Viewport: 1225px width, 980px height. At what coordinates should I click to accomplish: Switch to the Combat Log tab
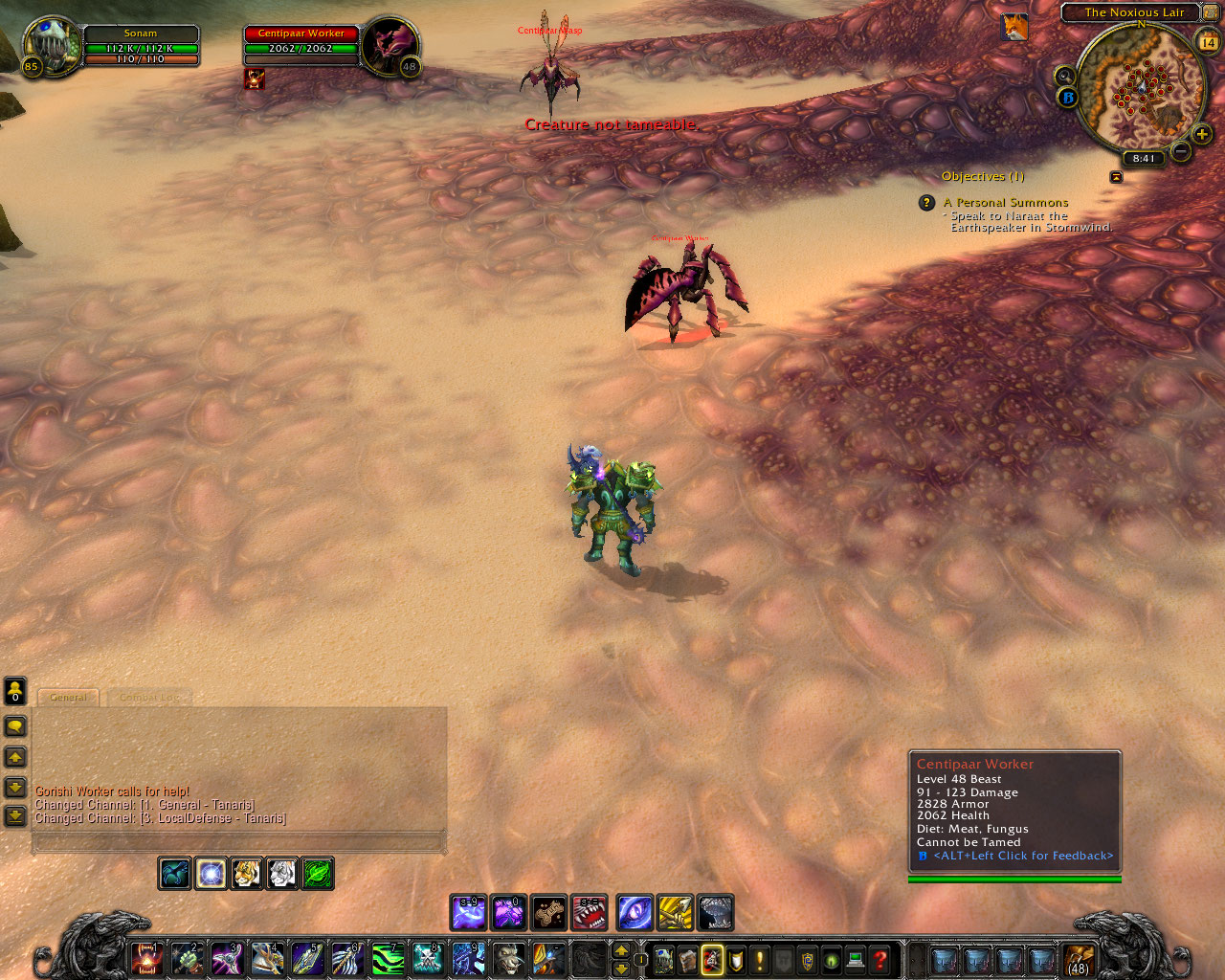click(x=148, y=698)
